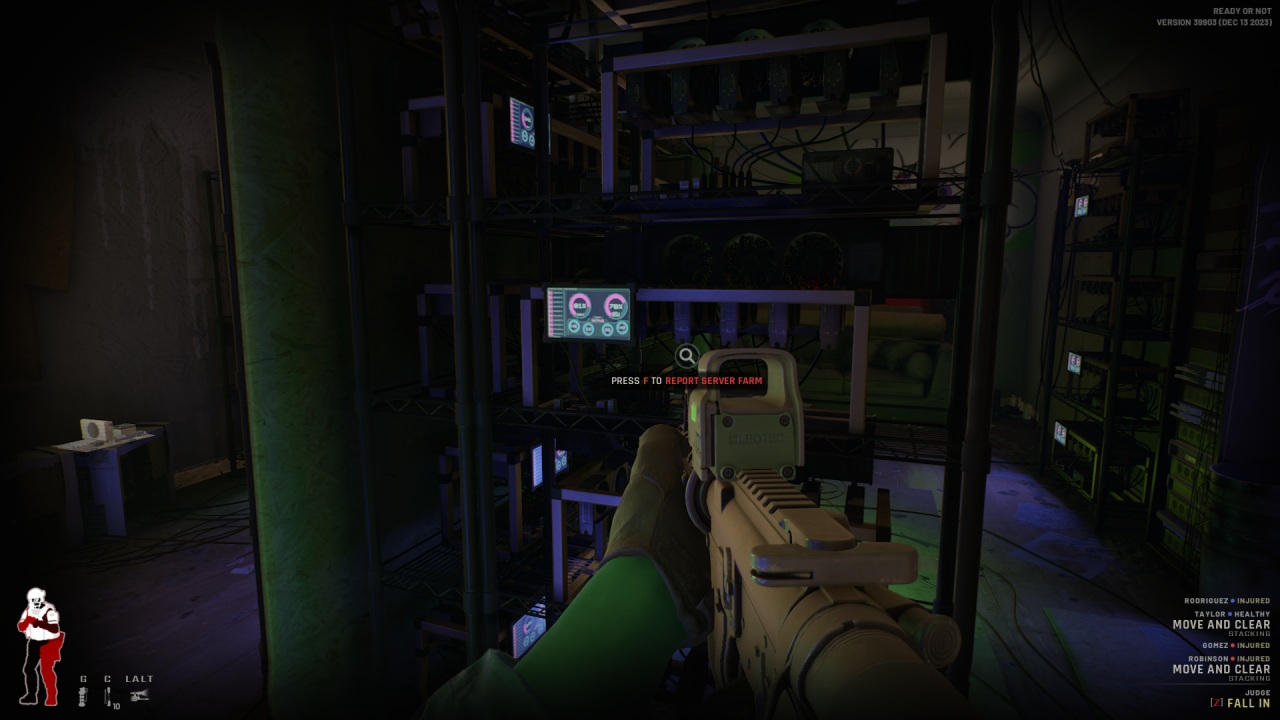Toggle RODRIGUEZ injured status indicator
This screenshot has width=1280, height=720.
pos(1232,601)
